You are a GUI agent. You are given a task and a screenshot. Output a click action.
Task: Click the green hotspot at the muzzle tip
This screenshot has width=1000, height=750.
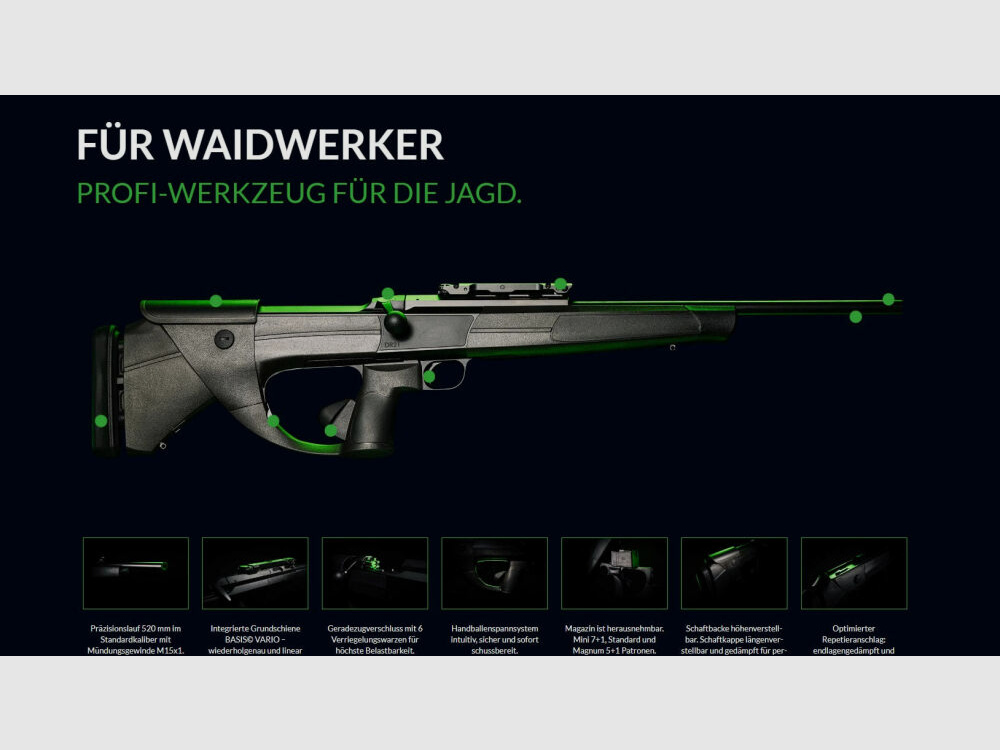click(x=888, y=299)
